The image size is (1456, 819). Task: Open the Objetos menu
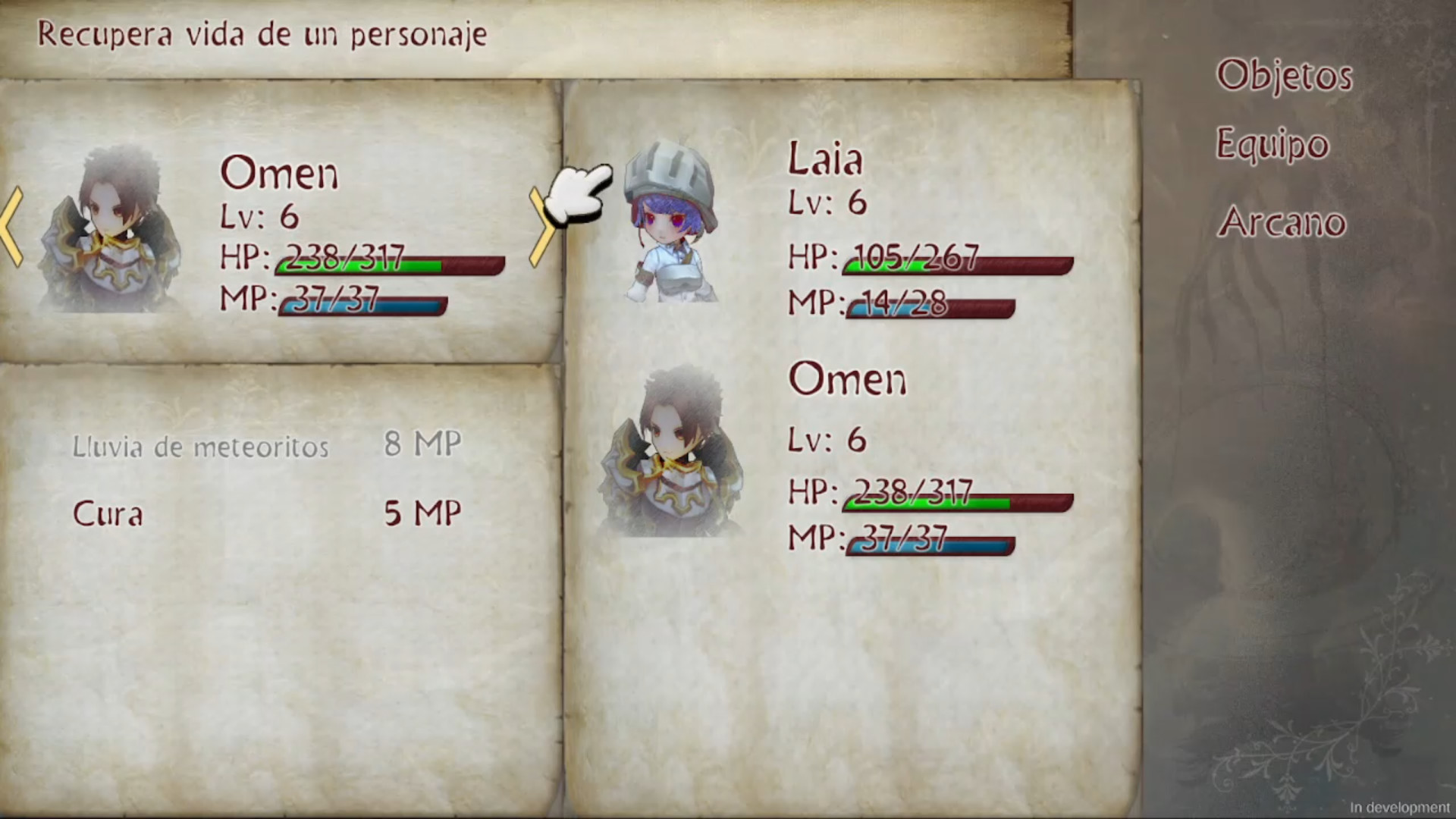1283,74
